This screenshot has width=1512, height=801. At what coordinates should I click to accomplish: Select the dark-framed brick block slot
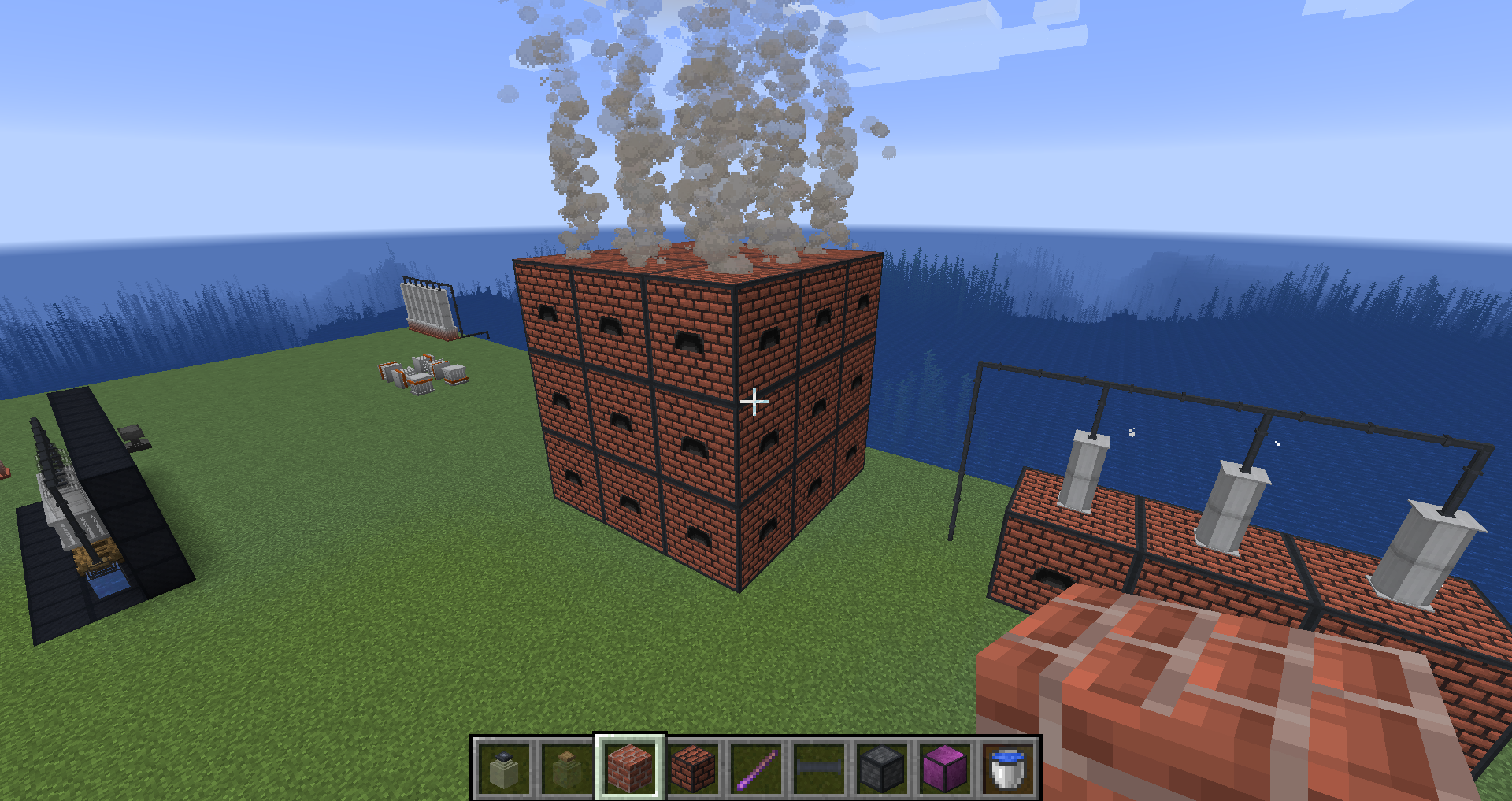[x=693, y=768]
